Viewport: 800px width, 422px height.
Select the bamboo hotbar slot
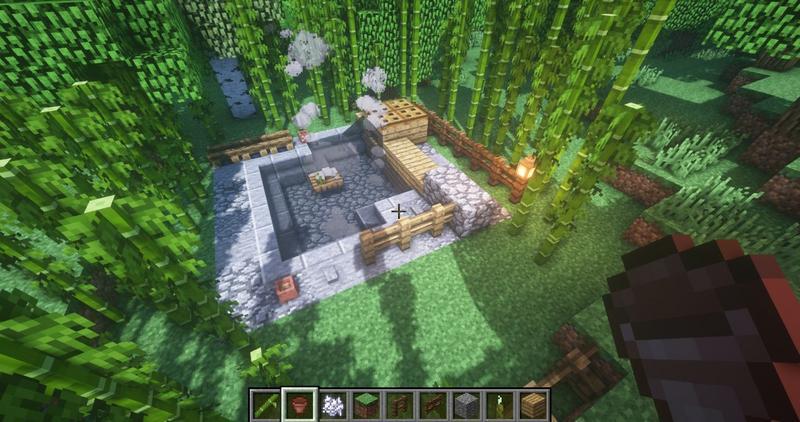point(266,405)
